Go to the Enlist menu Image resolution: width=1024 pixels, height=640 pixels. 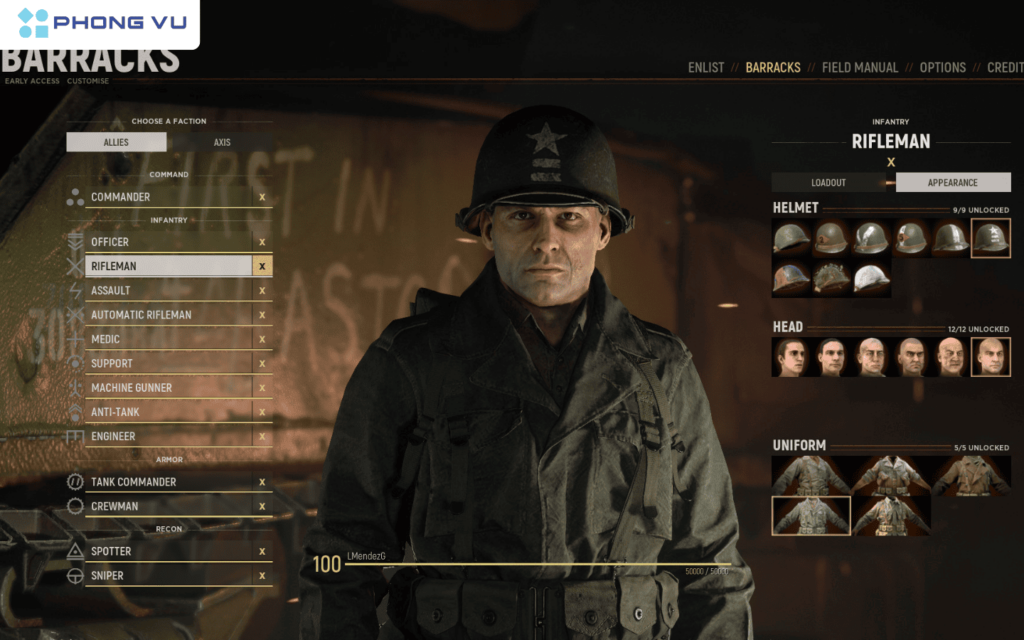tap(706, 68)
